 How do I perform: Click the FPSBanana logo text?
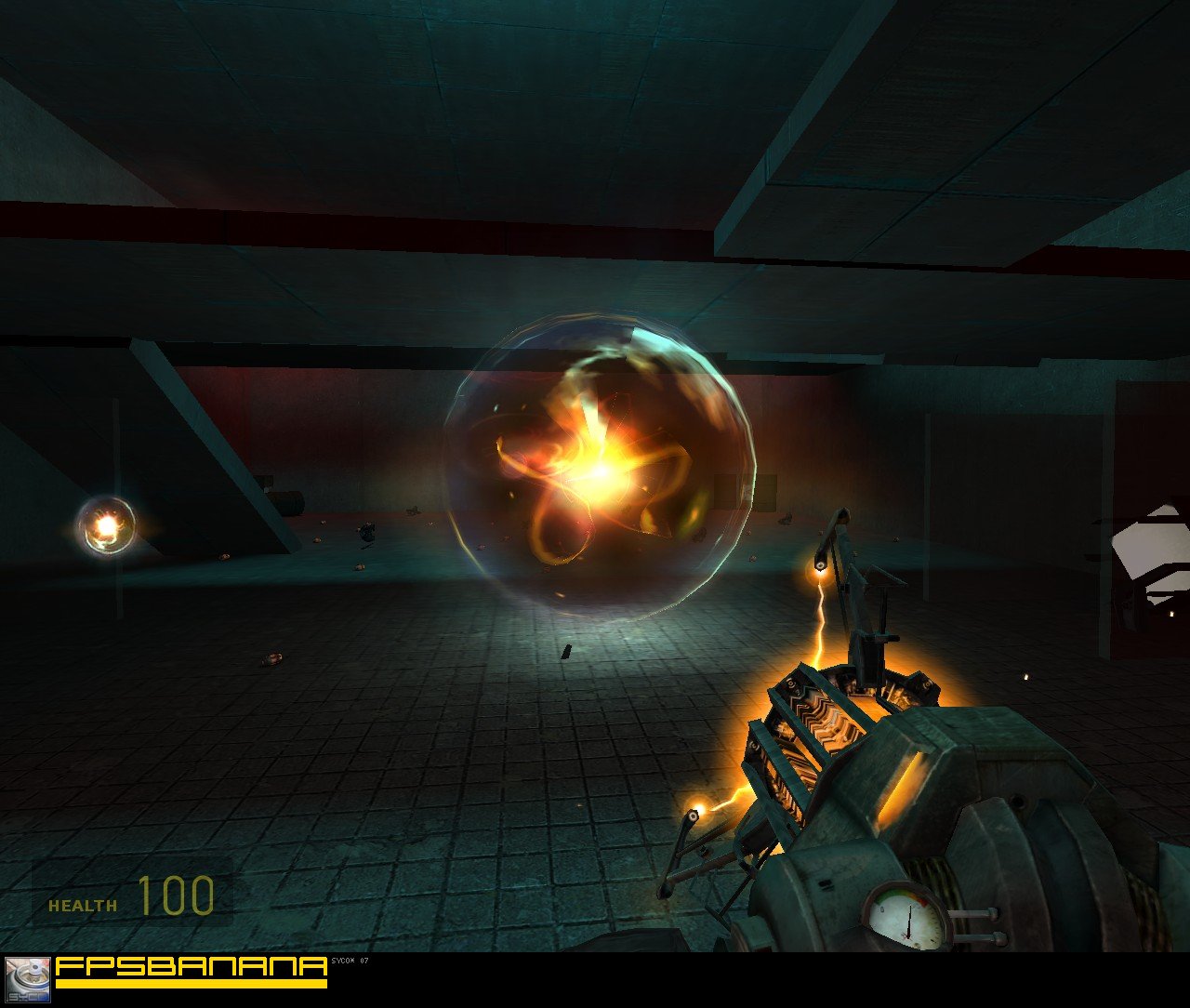(x=191, y=969)
